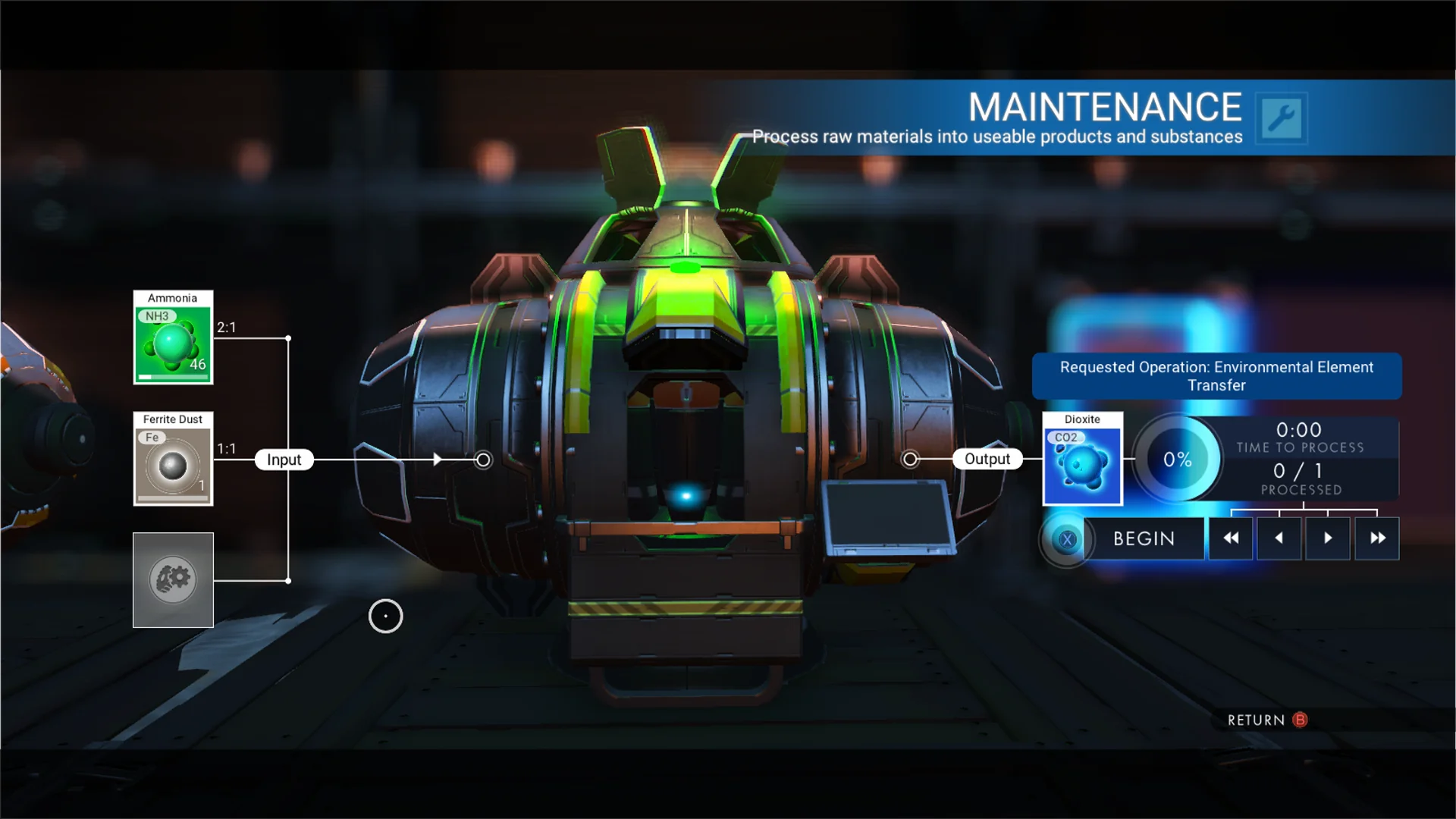Click the X controller button icon
This screenshot has width=1456, height=819.
[1066, 539]
